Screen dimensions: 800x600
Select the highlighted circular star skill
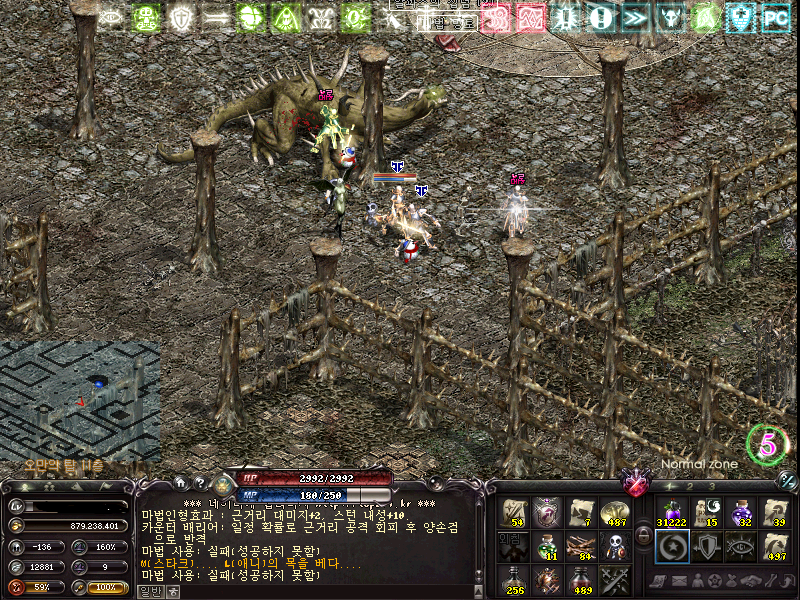[671, 546]
